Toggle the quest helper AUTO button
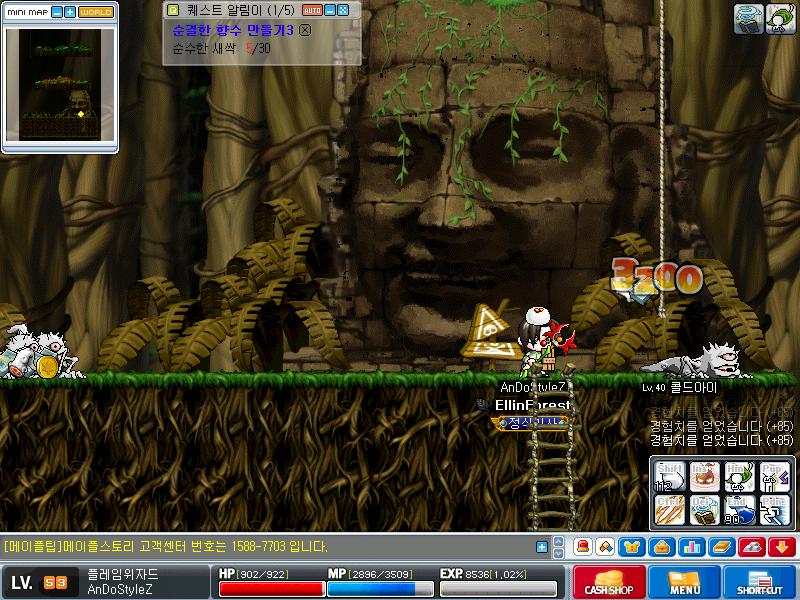800x600 pixels. 311,9
